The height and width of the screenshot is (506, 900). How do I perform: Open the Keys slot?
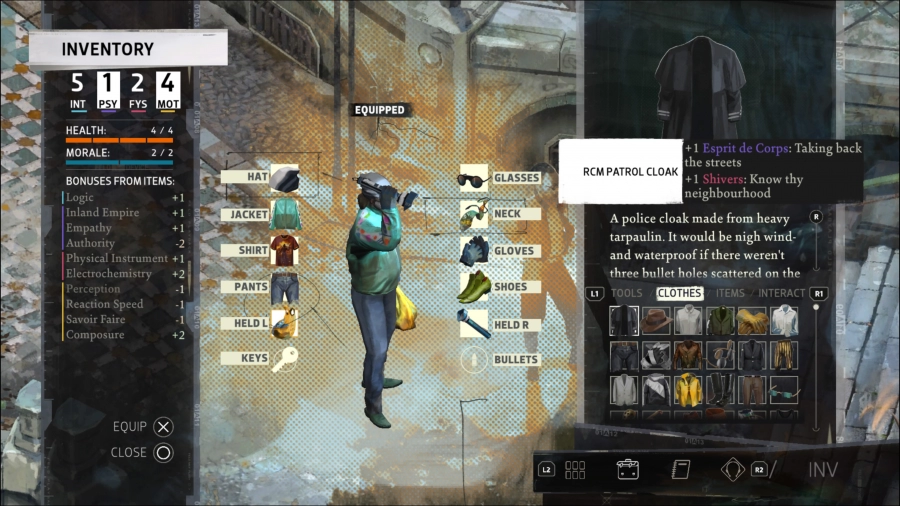284,359
